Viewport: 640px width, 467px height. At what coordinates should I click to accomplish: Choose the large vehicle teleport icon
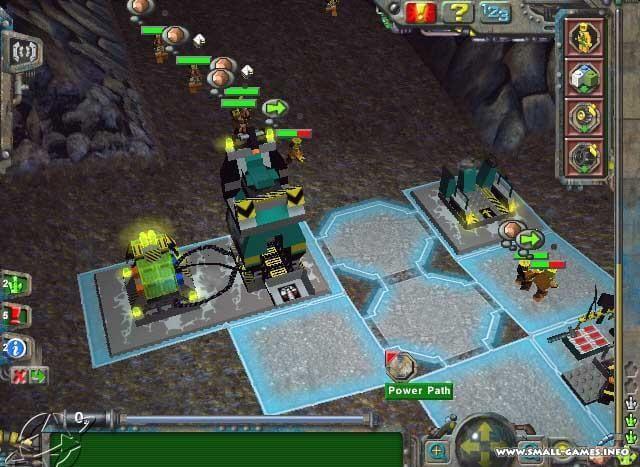point(582,156)
